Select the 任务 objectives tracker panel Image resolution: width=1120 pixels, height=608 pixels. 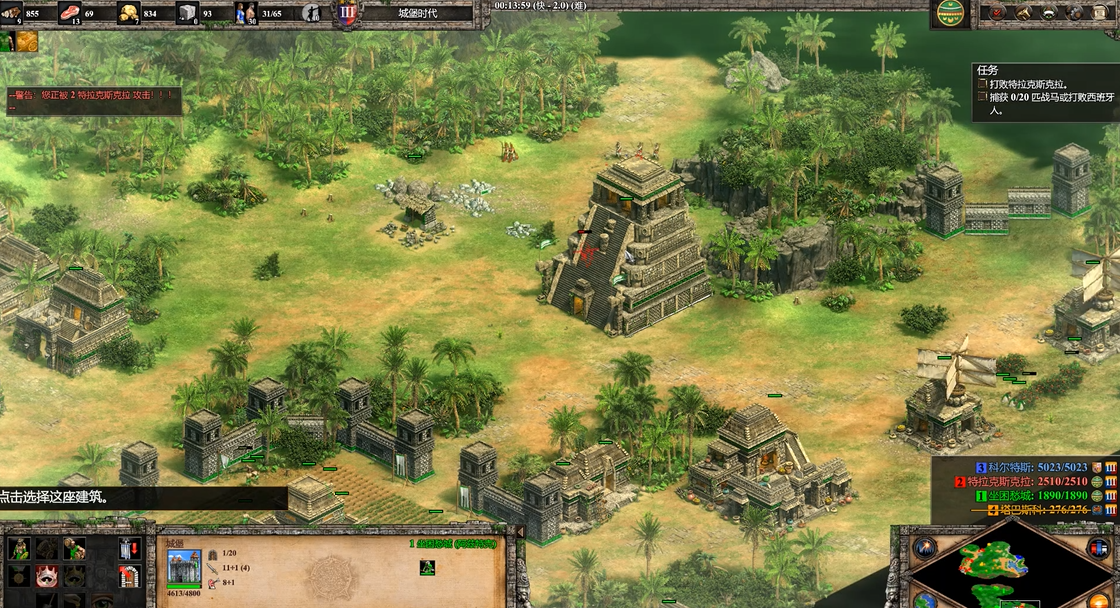tap(1044, 92)
